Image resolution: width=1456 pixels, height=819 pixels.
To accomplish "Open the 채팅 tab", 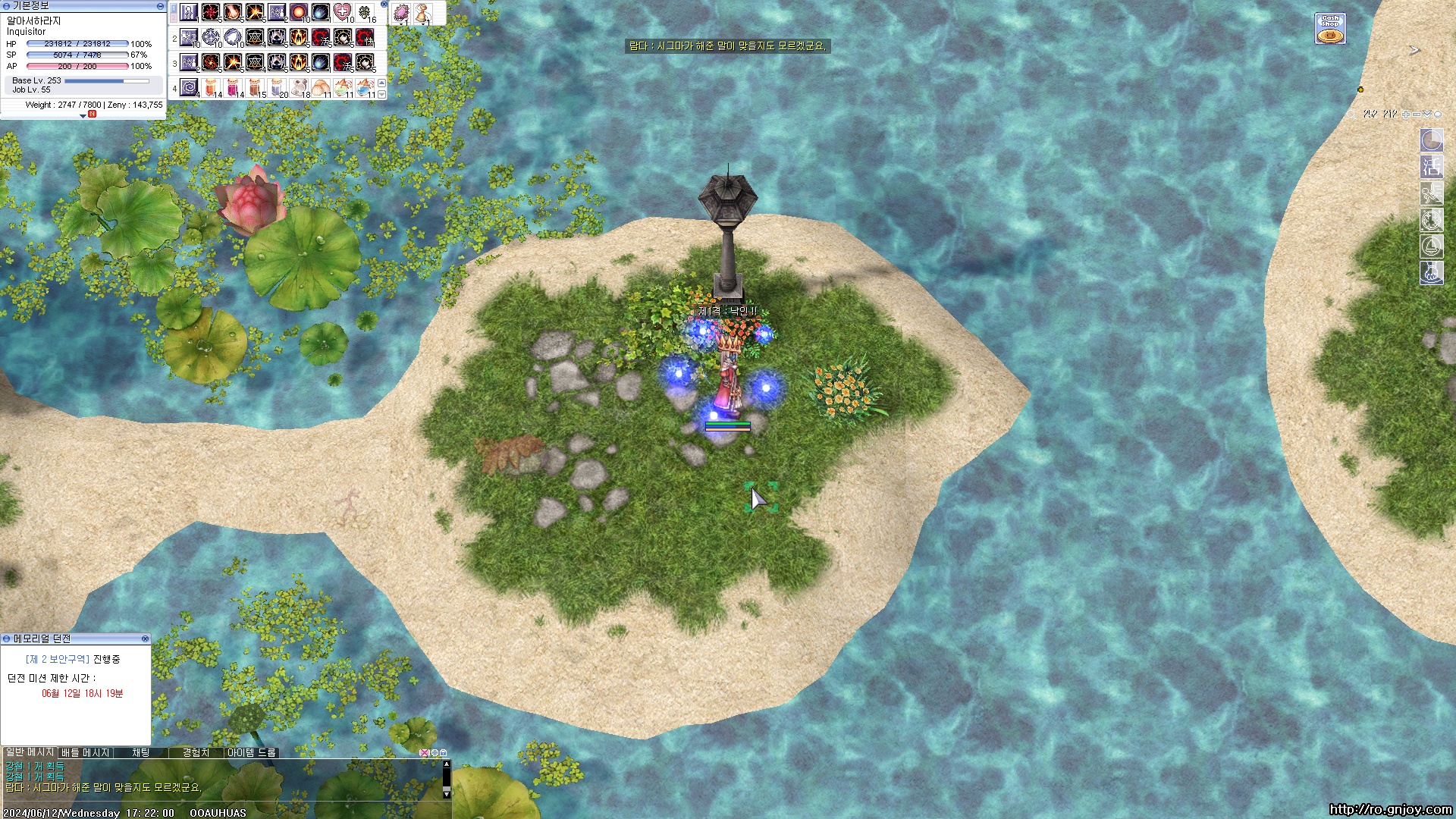I will [141, 753].
